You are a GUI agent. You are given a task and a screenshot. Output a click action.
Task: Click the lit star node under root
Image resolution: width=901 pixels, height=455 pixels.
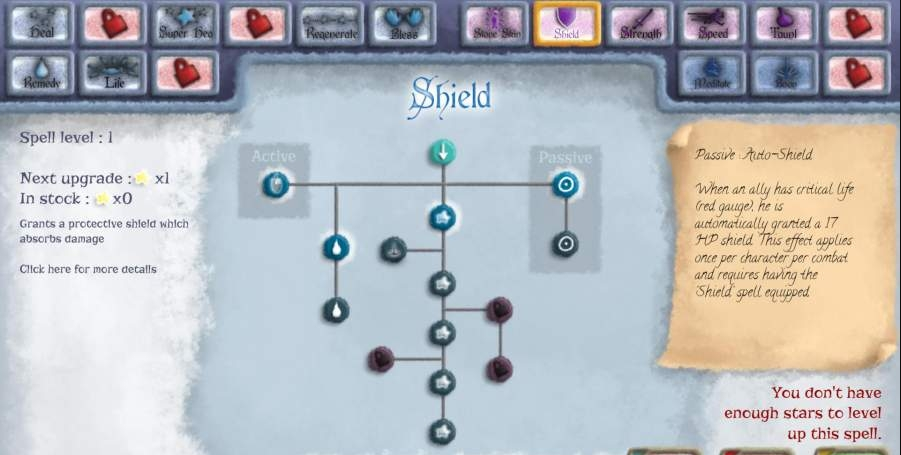pyautogui.click(x=442, y=217)
